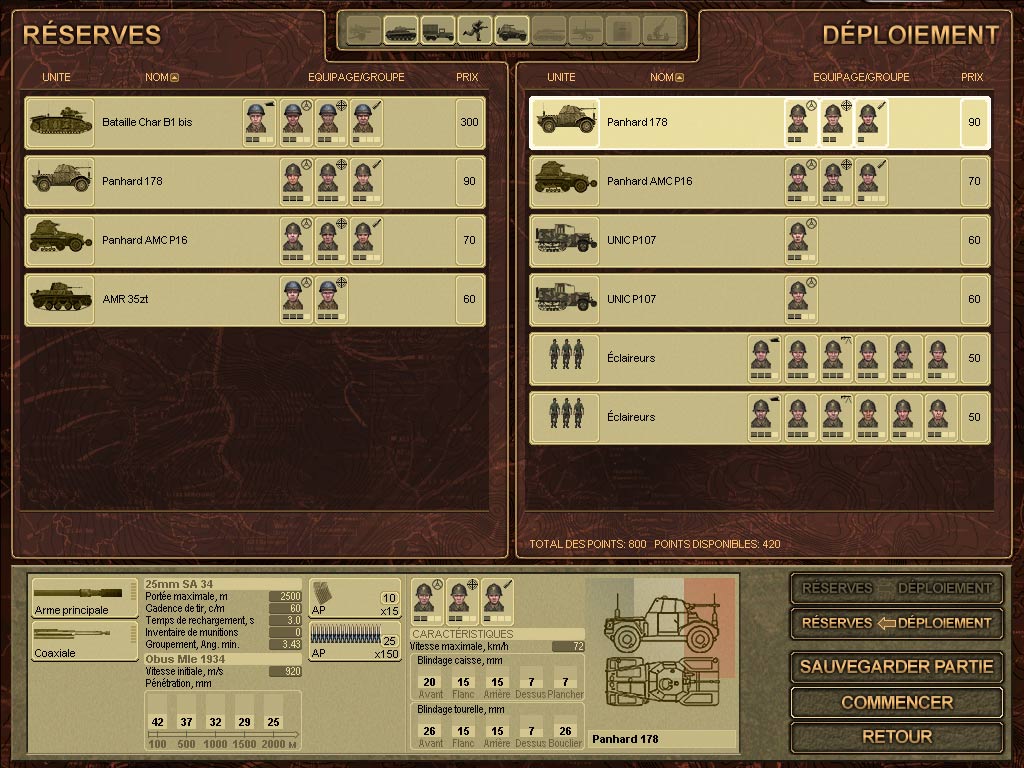Show the Coaxiale weapon stats
The height and width of the screenshot is (768, 1024).
(84, 641)
